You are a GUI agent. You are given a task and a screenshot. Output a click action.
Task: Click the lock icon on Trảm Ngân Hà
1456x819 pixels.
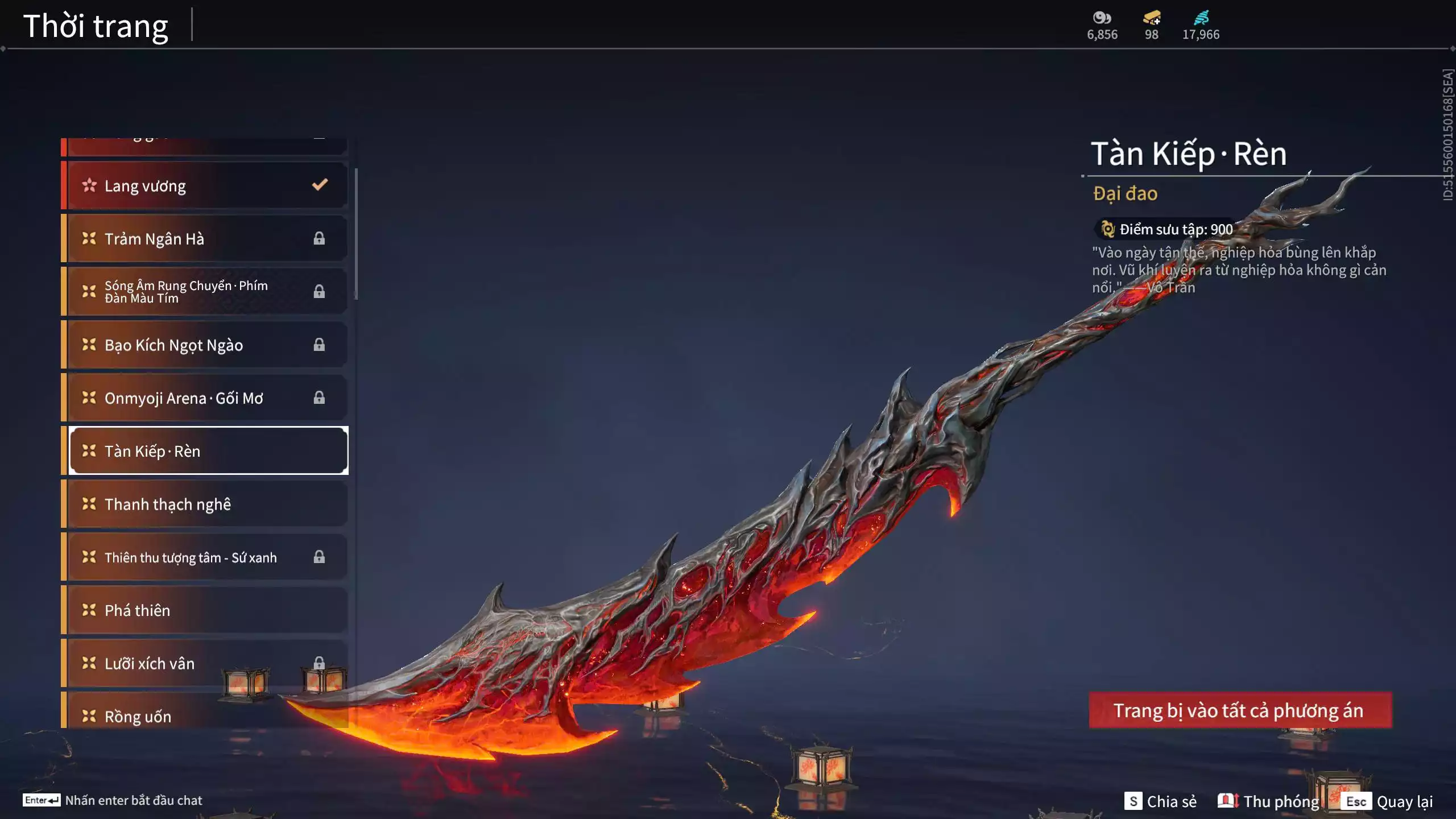[x=319, y=238]
